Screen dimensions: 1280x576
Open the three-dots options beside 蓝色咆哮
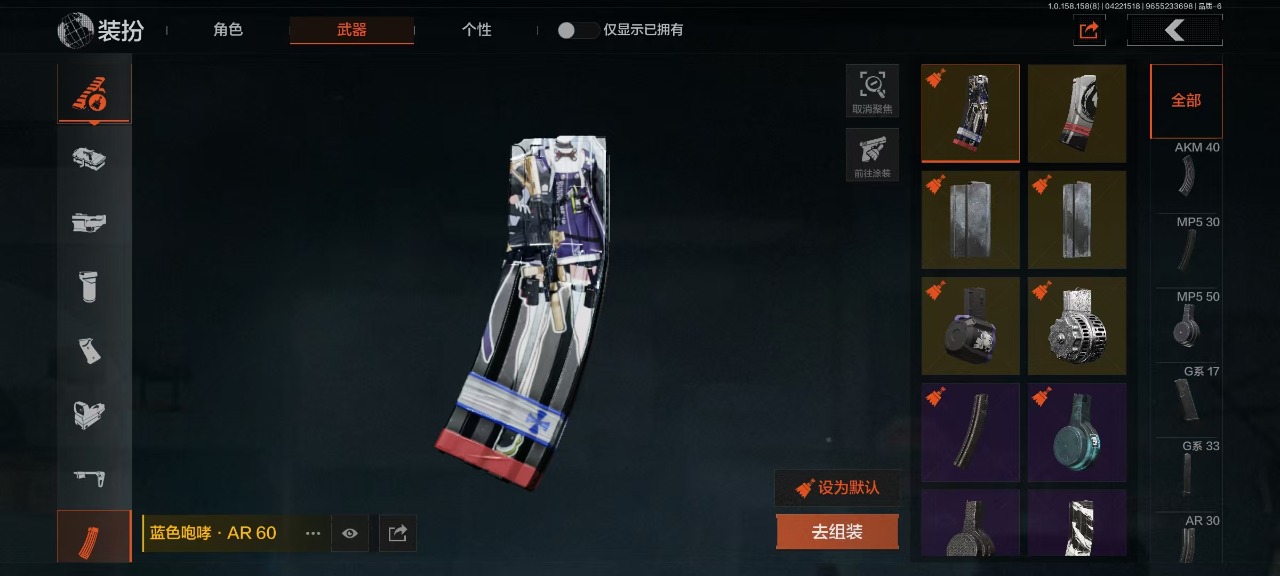[313, 534]
